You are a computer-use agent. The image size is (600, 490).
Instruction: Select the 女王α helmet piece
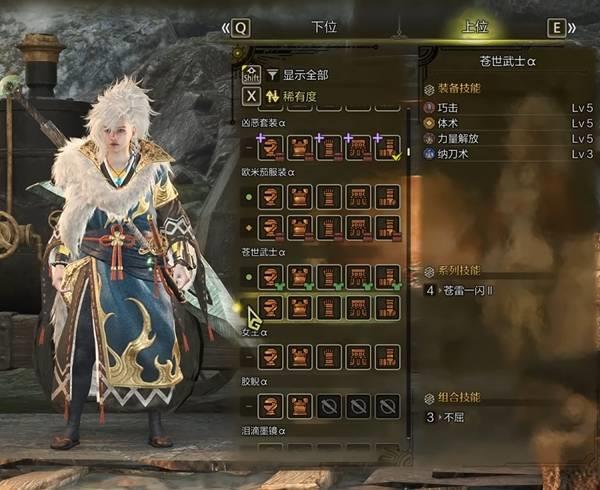pyautogui.click(x=269, y=356)
